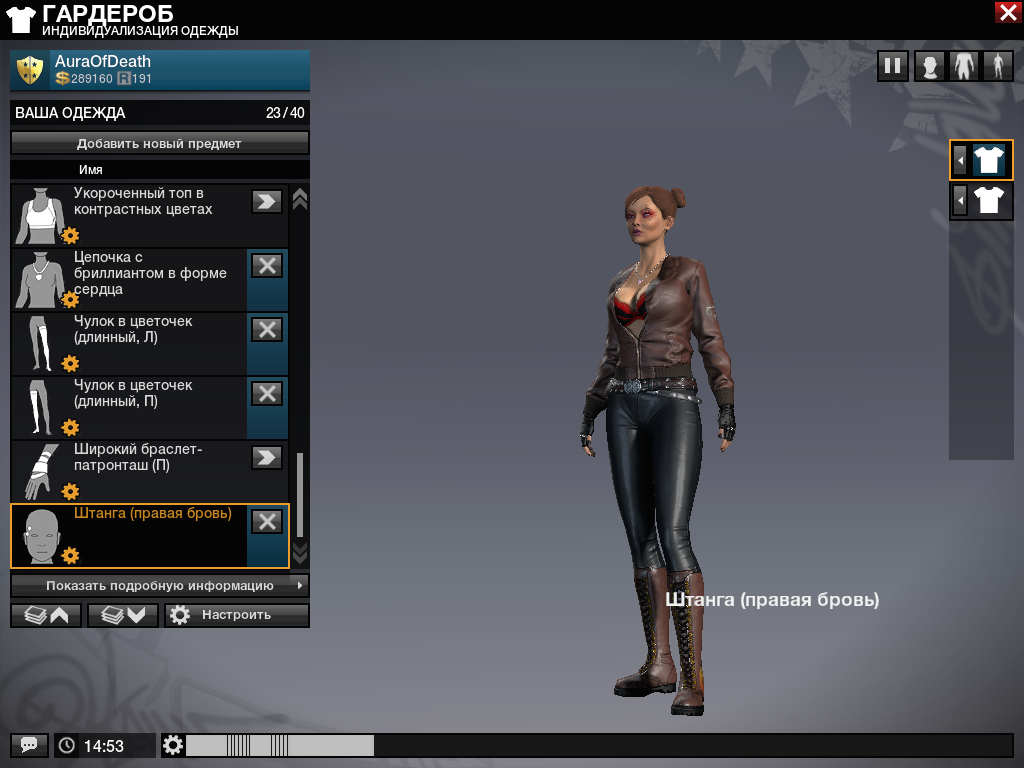Move selected layer down
1024x768 pixels.
pyautogui.click(x=123, y=615)
